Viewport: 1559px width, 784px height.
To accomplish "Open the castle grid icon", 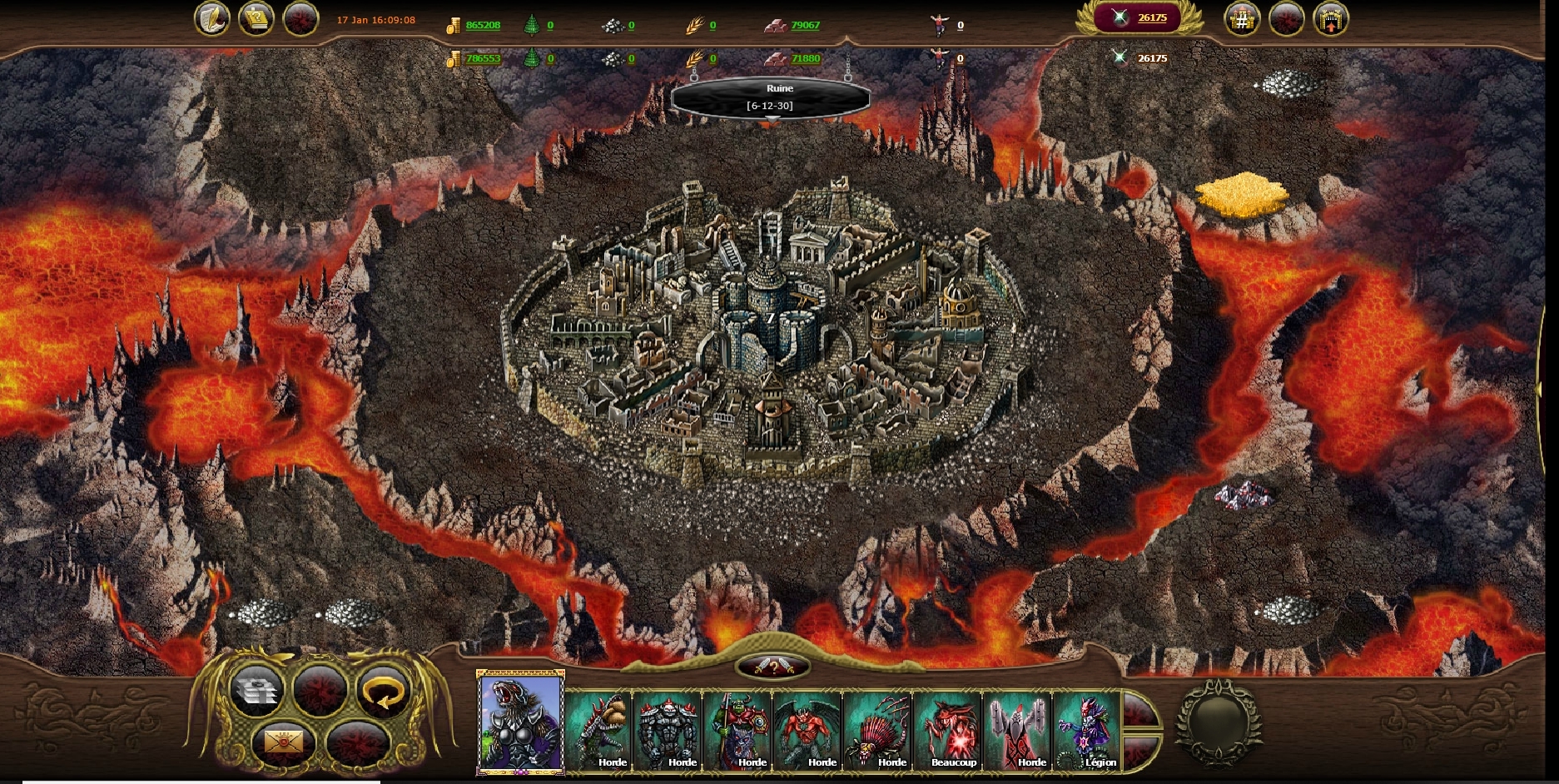I will [x=1241, y=18].
